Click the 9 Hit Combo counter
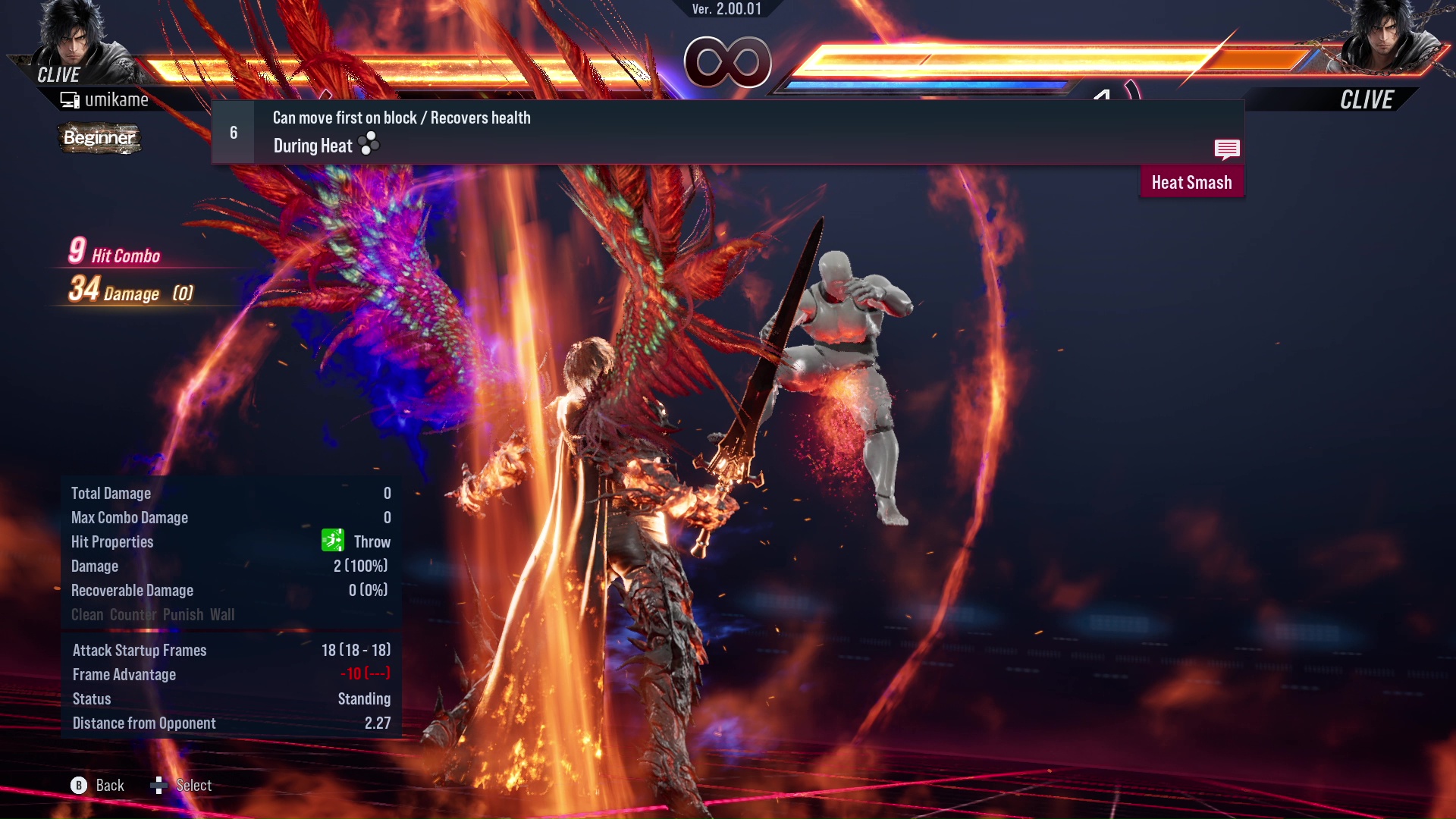The width and height of the screenshot is (1456, 819). pos(114,252)
